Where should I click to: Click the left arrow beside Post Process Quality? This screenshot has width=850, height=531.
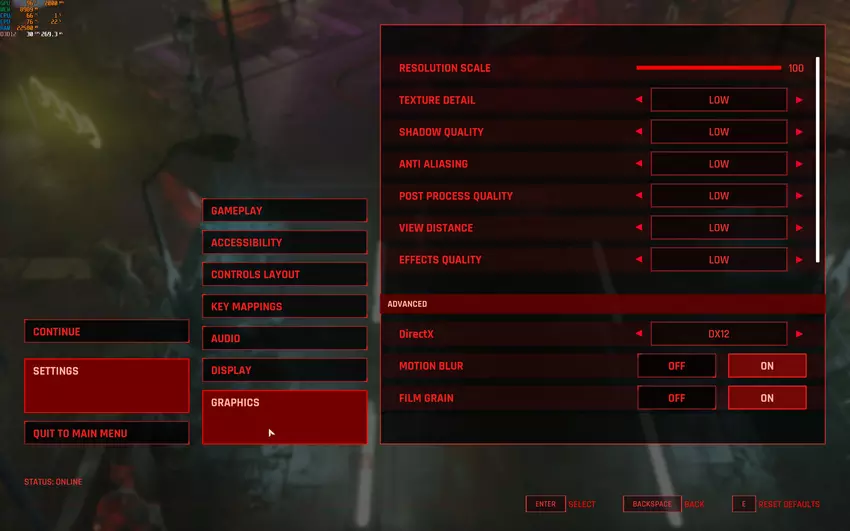[x=639, y=196]
